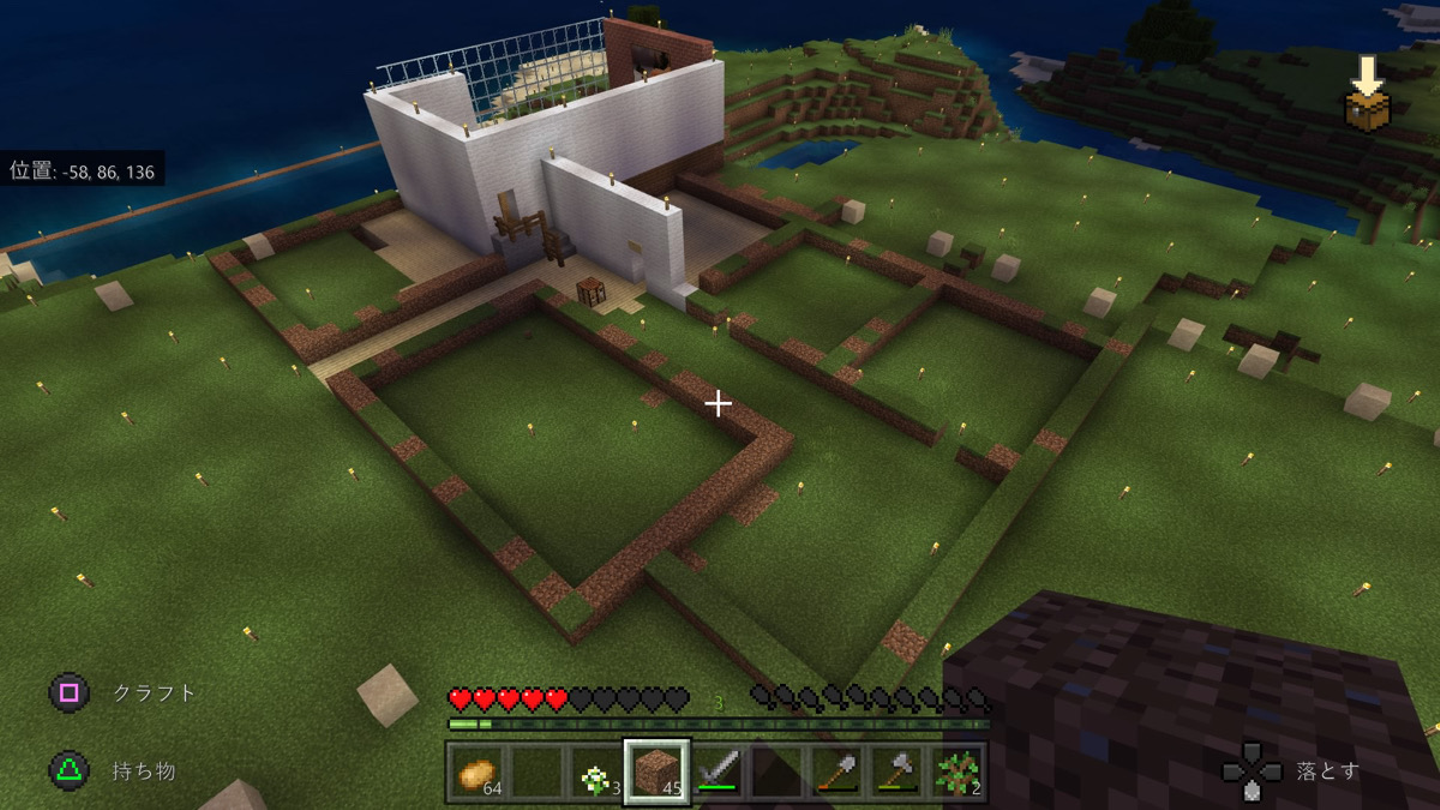Image resolution: width=1440 pixels, height=810 pixels.
Task: Select the dirt block stack of 45
Action: tap(657, 772)
